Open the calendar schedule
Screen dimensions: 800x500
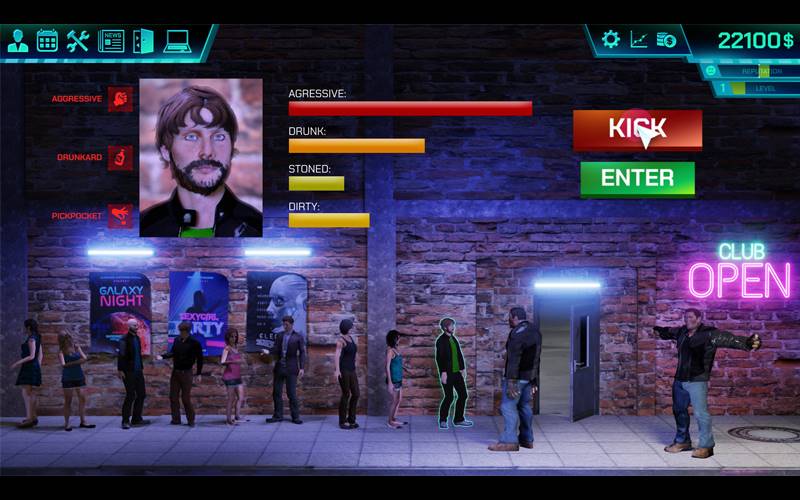click(47, 41)
